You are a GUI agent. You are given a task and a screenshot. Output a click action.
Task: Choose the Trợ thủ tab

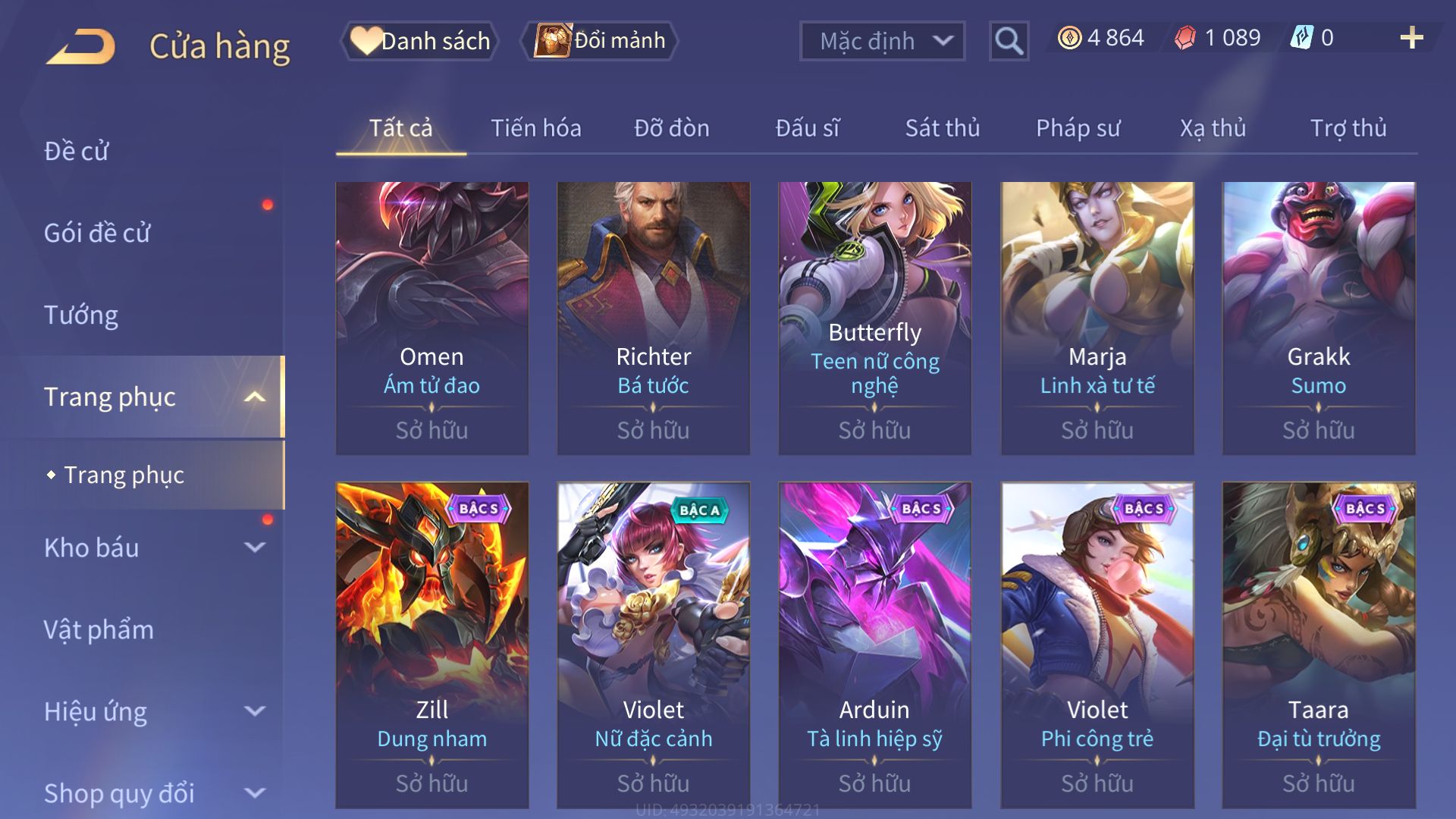click(1348, 128)
